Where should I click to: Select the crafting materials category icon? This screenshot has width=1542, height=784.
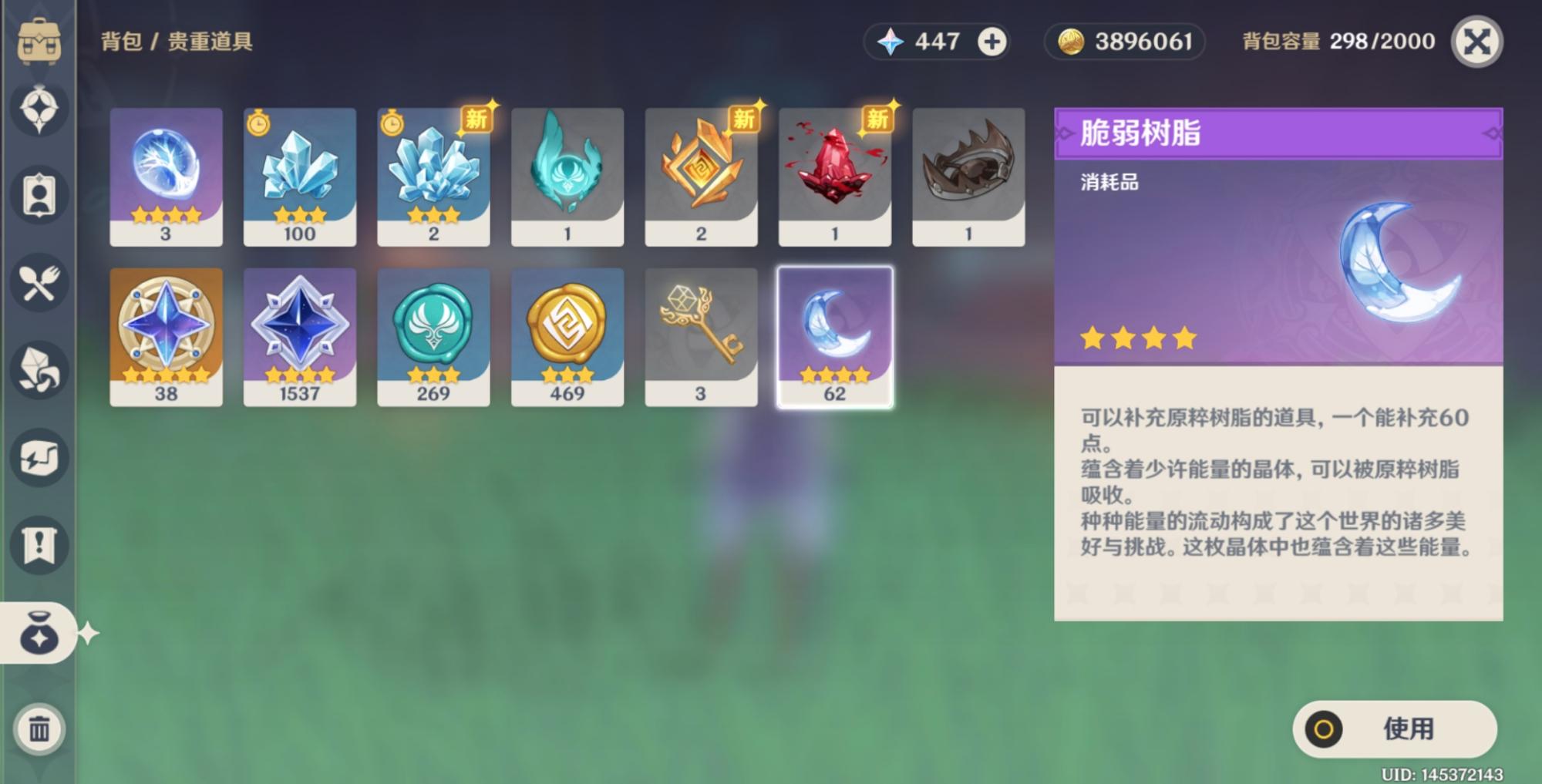[x=40, y=370]
